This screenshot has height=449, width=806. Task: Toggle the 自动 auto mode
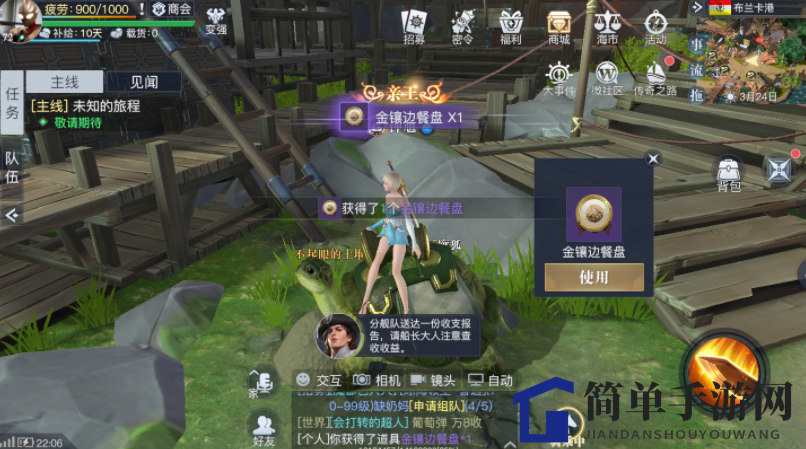pyautogui.click(x=490, y=380)
